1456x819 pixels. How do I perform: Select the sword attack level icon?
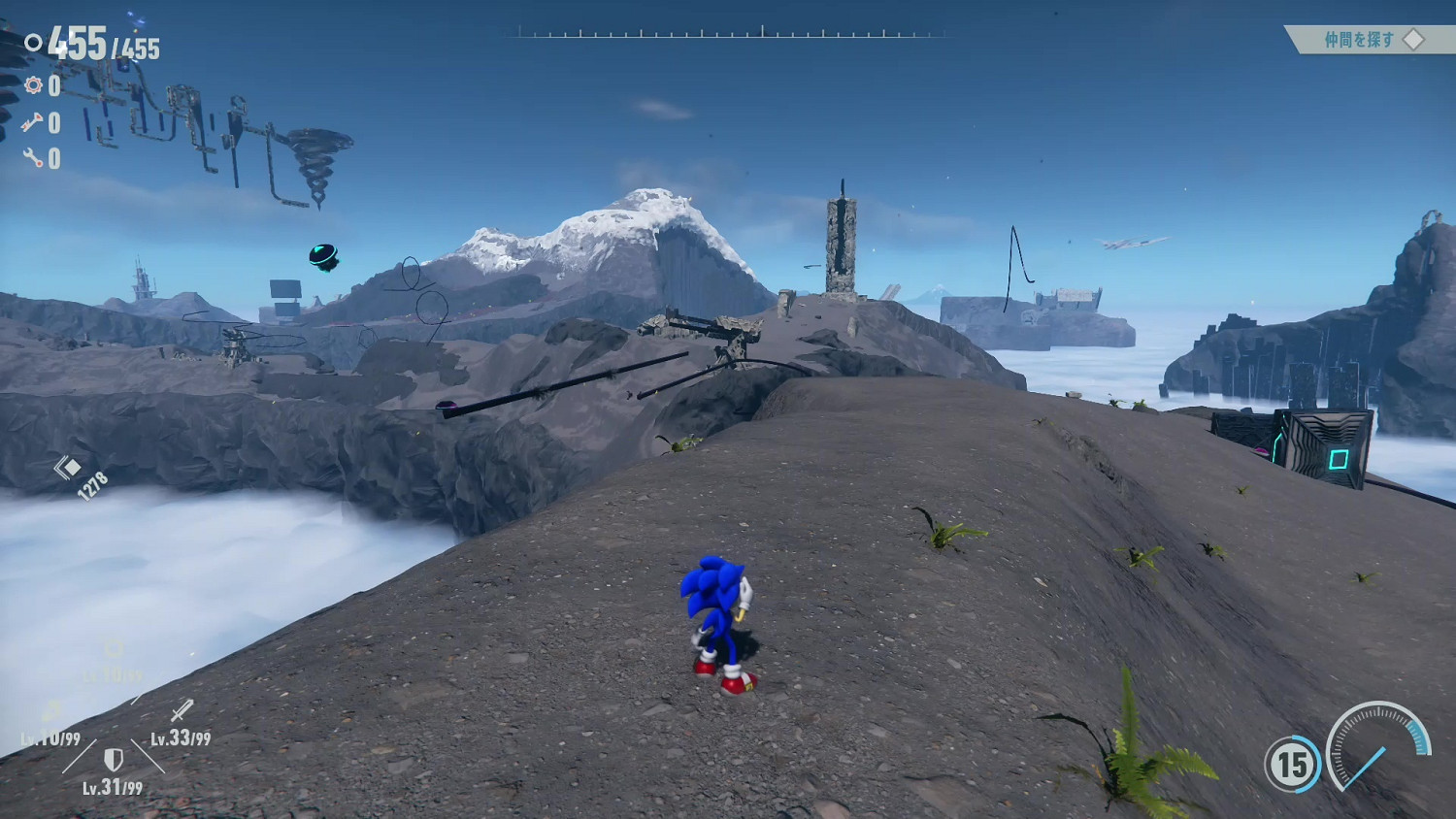182,710
